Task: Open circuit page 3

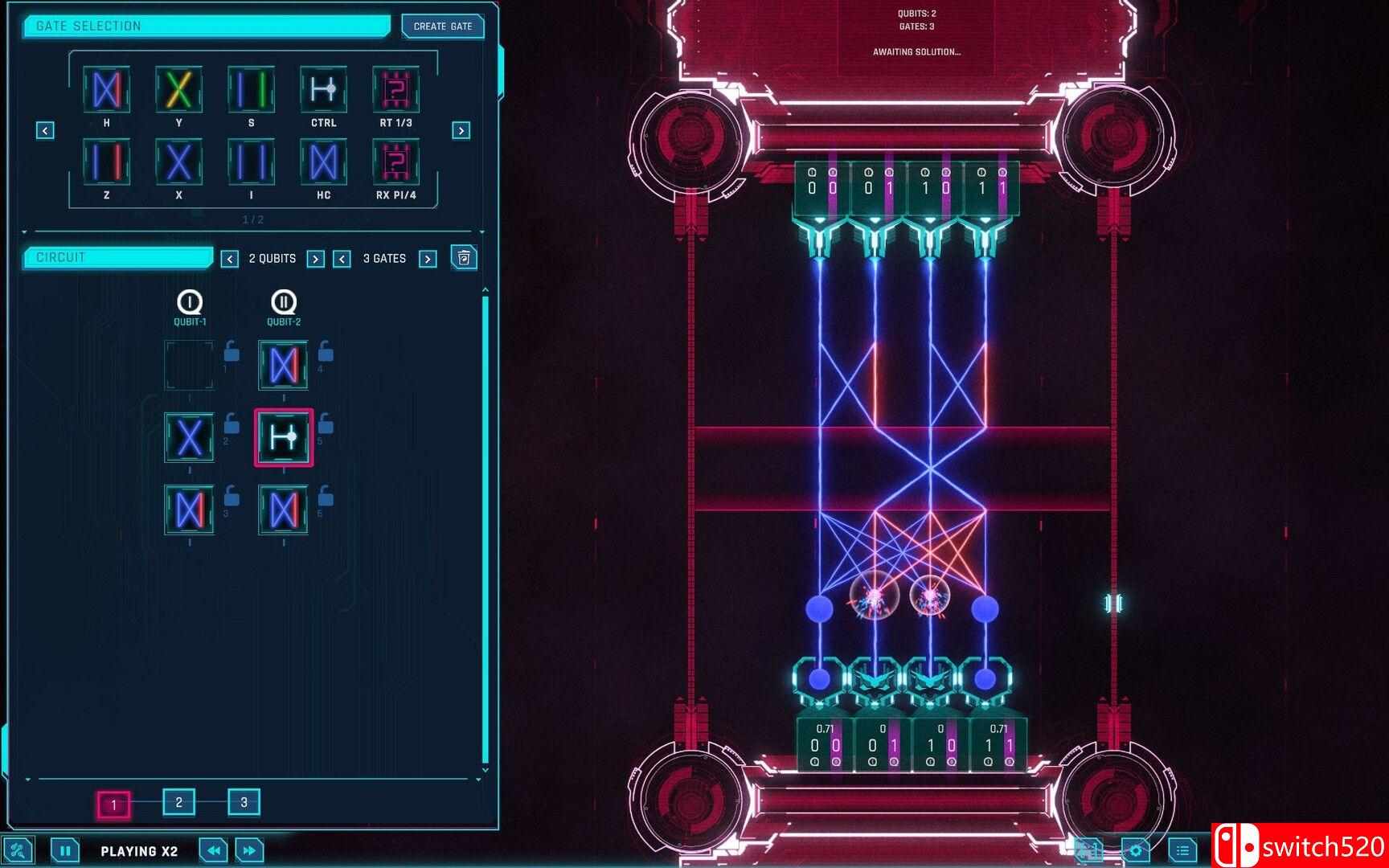Action: [x=244, y=802]
